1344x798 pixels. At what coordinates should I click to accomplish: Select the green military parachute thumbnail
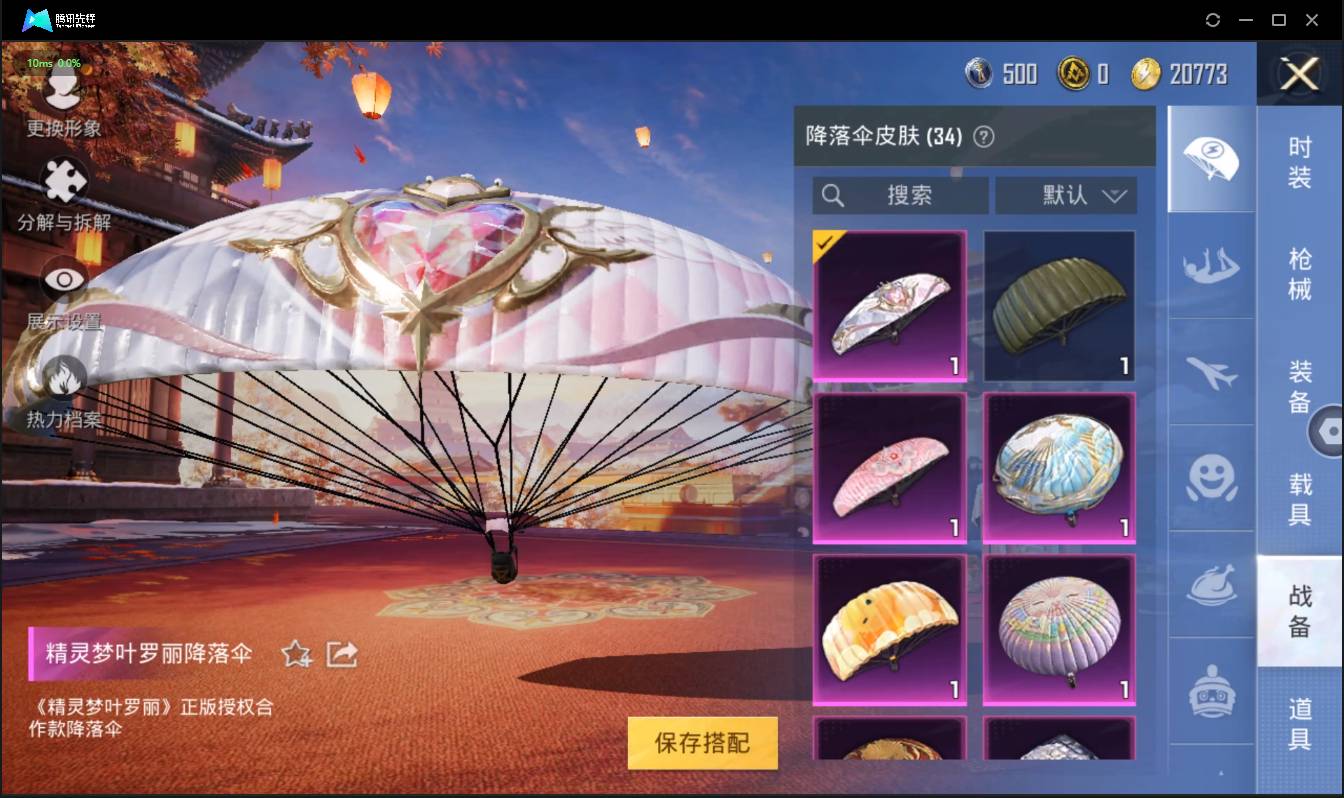pos(1058,305)
